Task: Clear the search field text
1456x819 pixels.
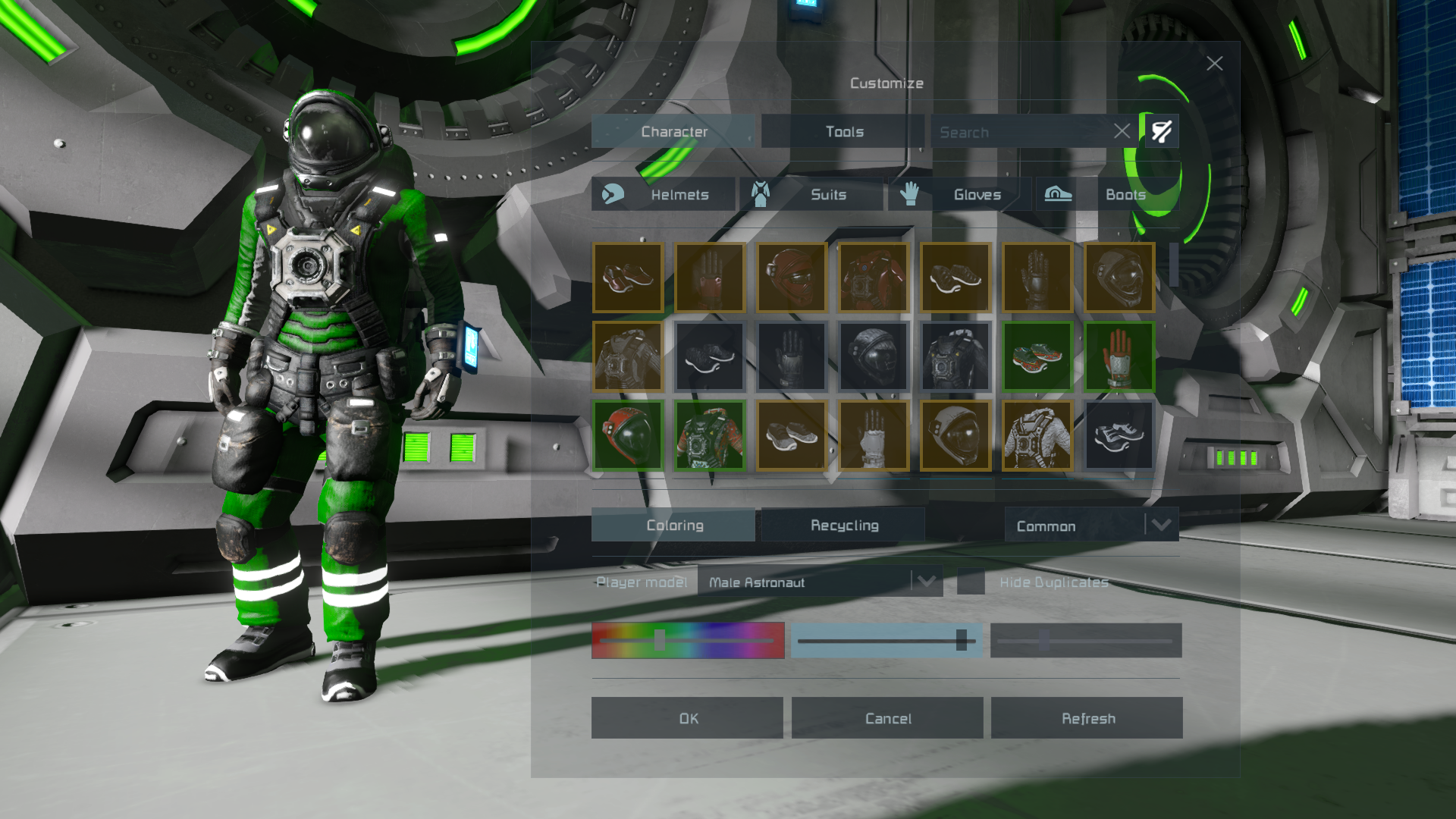Action: [1122, 131]
